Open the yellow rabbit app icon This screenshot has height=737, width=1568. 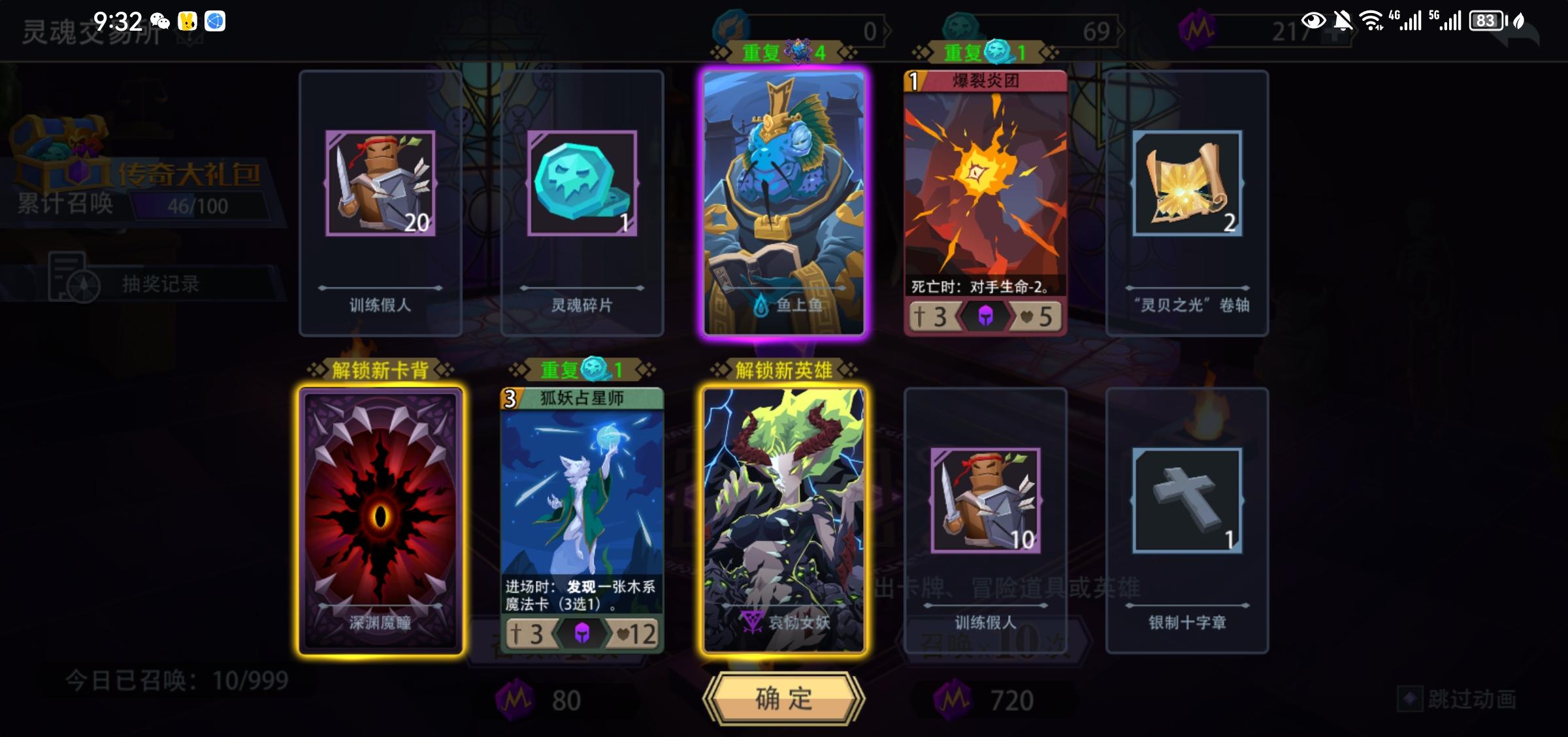pyautogui.click(x=188, y=20)
